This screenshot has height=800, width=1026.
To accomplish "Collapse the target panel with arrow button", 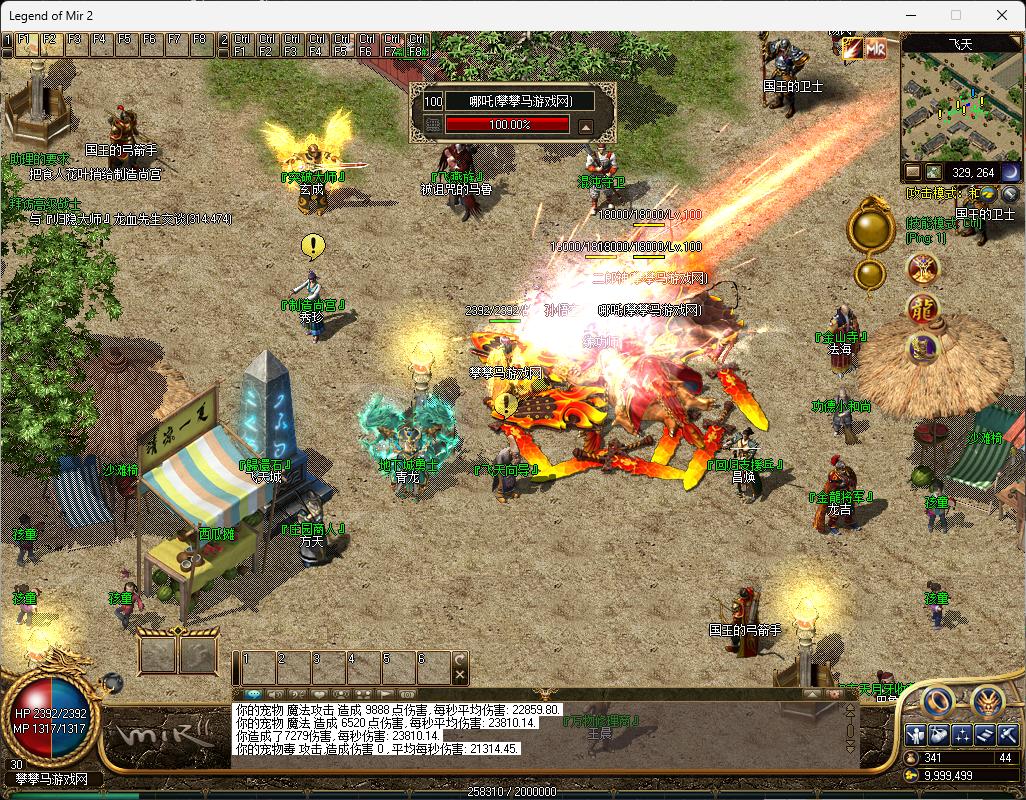I will point(586,126).
